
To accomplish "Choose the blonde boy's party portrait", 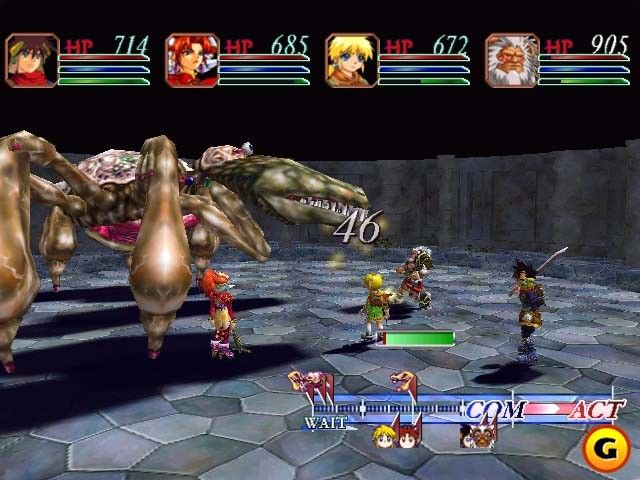I will tap(352, 60).
